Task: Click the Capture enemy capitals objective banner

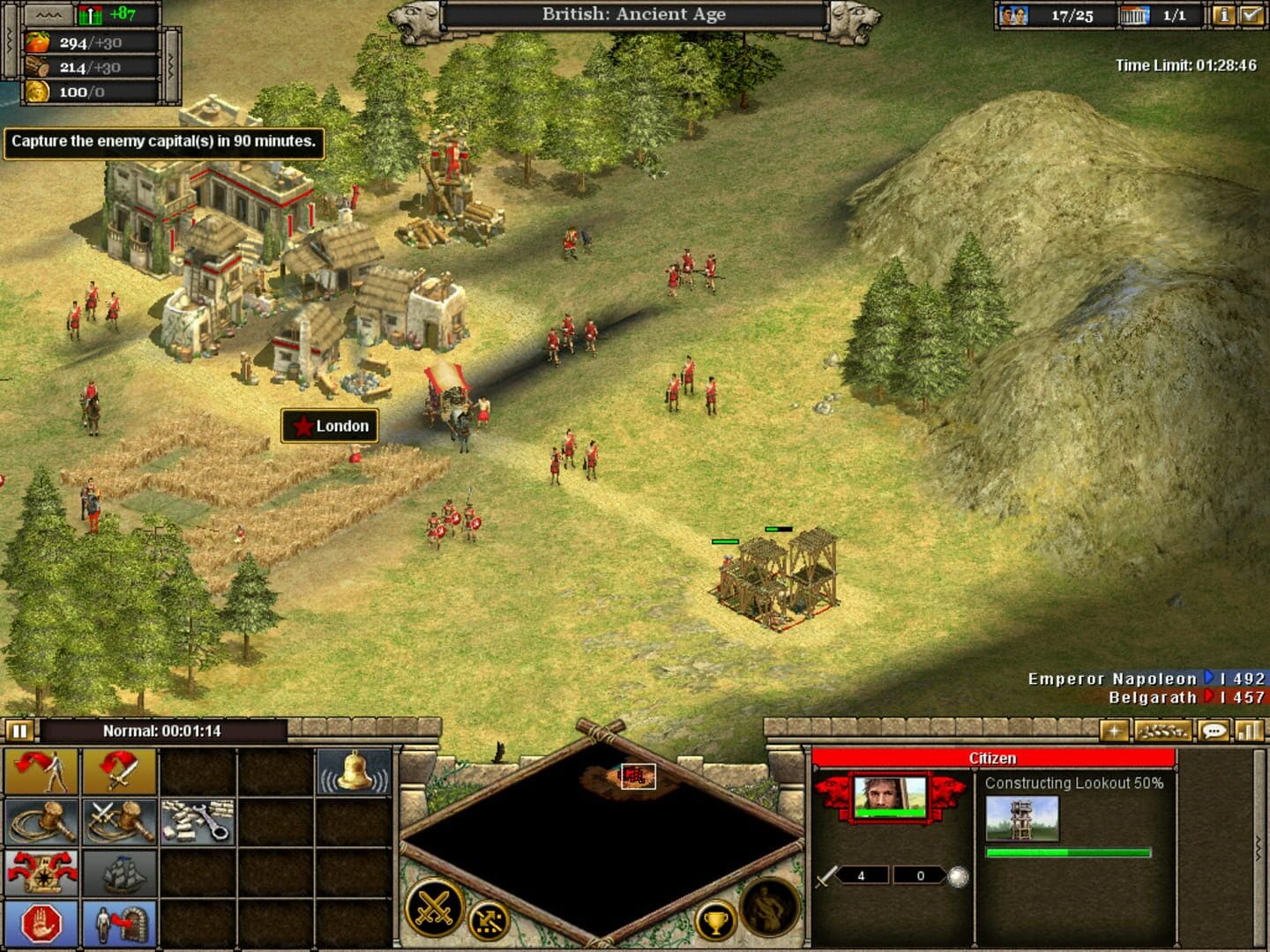Action: point(163,141)
